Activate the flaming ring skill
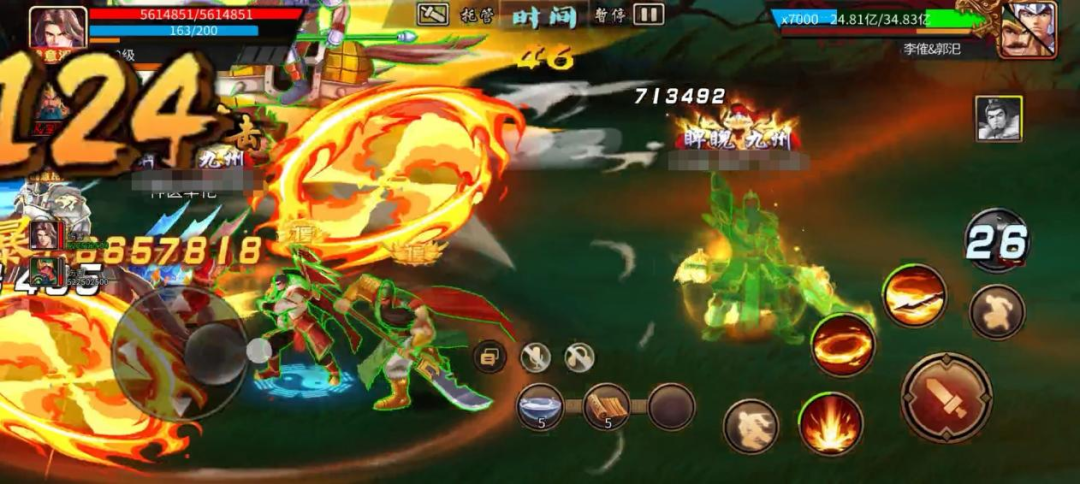Screen dimensions: 1080x484 (842, 344)
